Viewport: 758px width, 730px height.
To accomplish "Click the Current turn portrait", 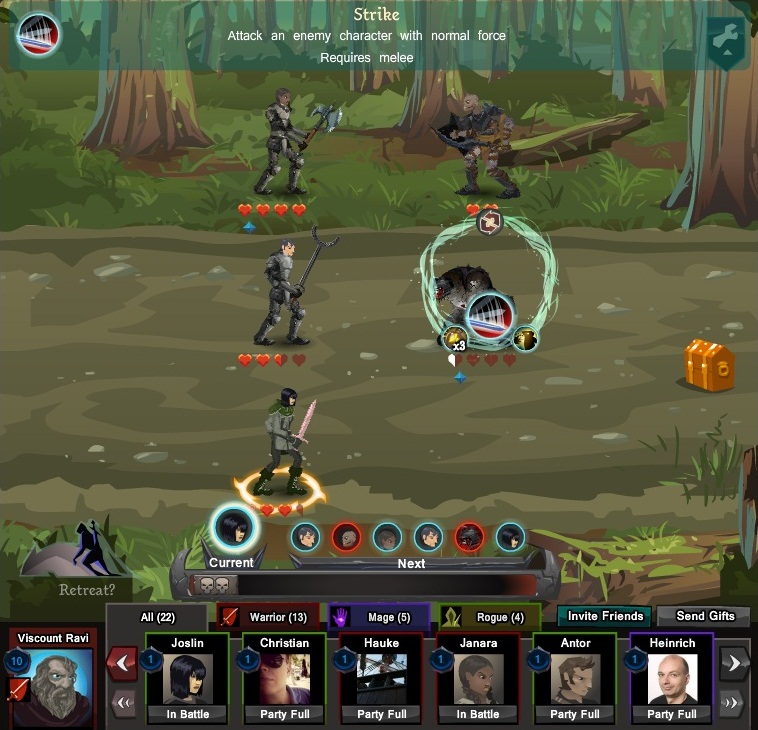I will (x=232, y=526).
